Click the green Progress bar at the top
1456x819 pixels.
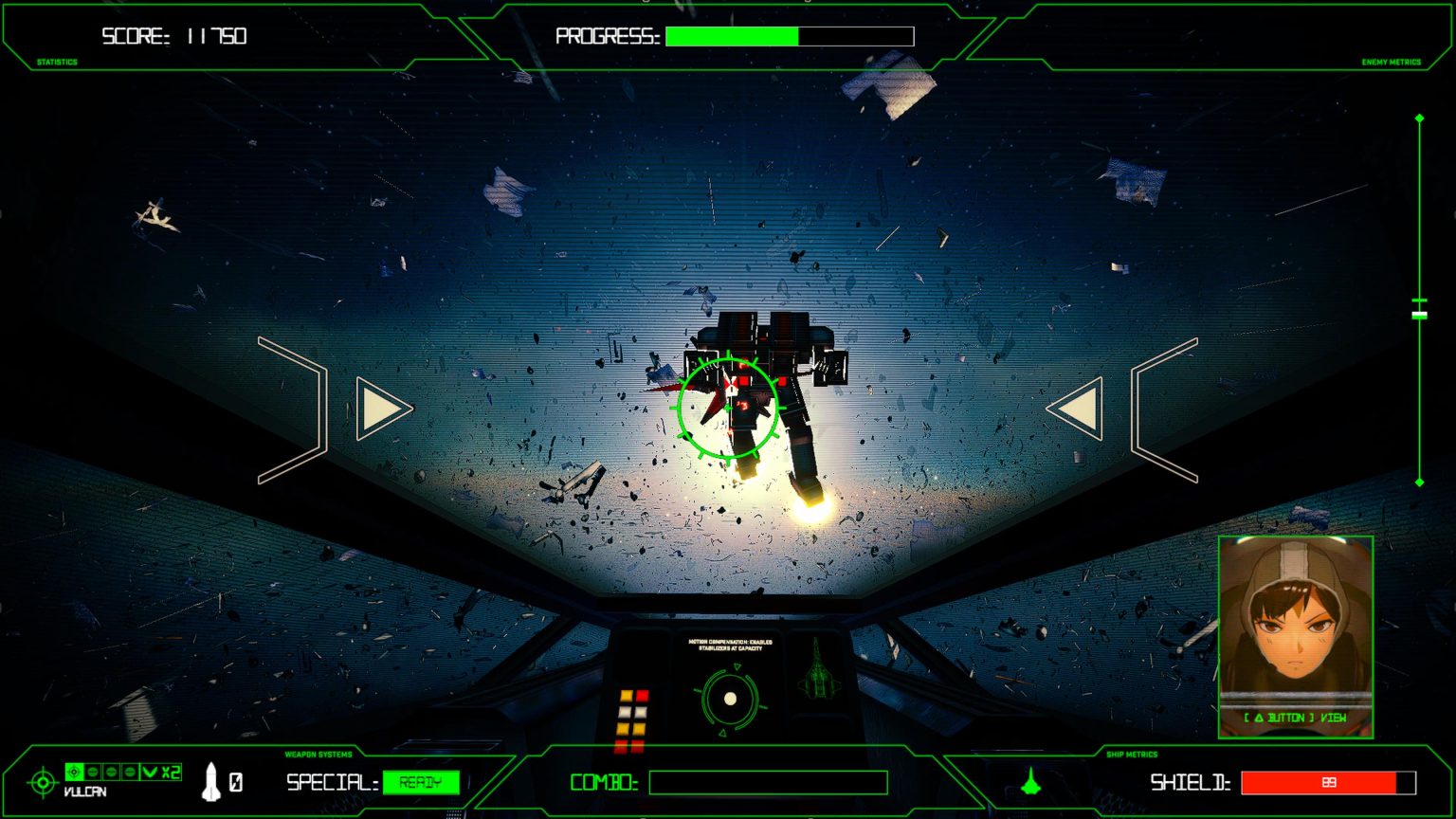coord(733,36)
